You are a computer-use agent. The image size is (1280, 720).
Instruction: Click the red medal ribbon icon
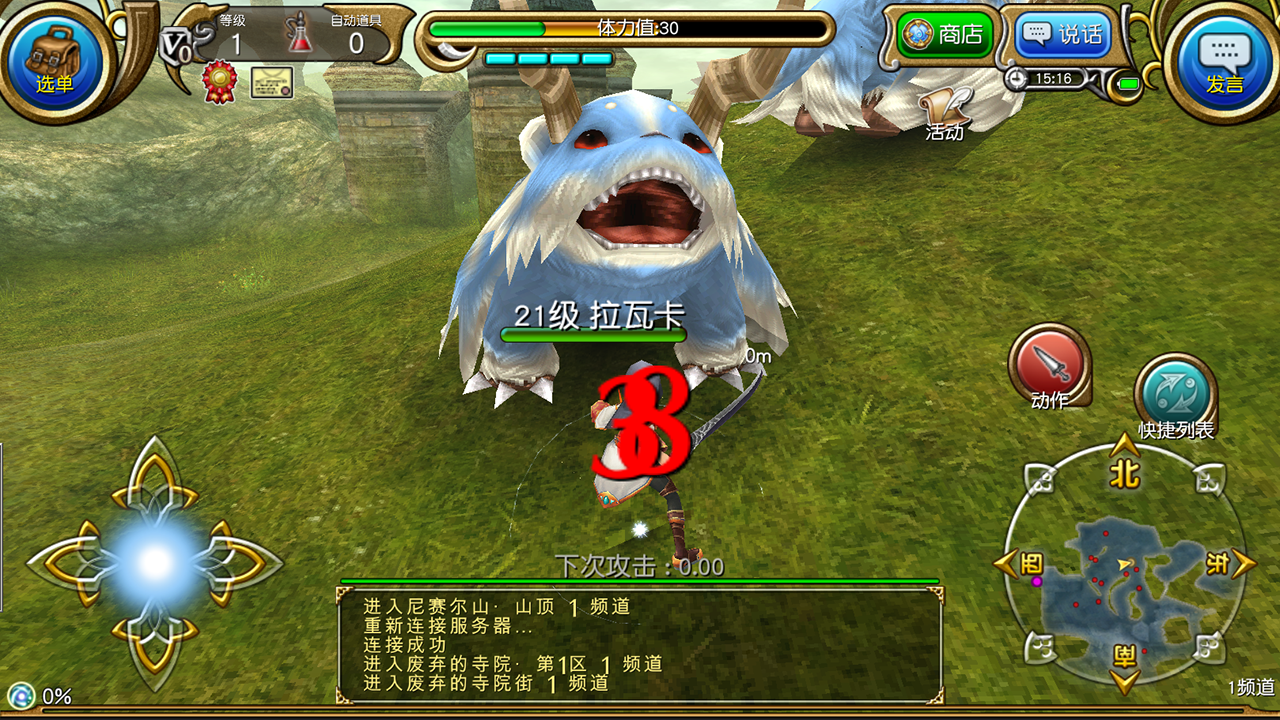click(219, 82)
